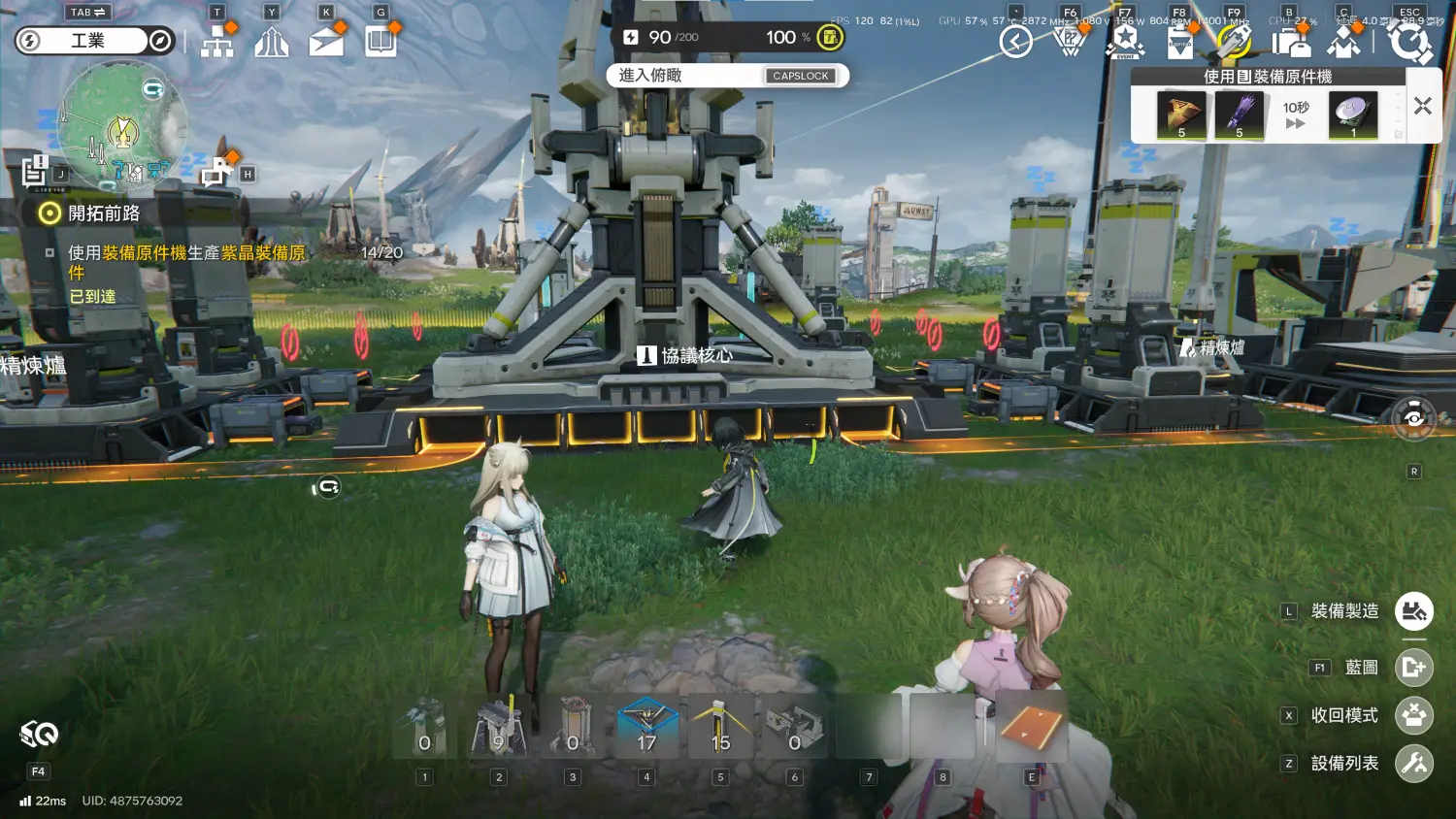Open the briefcase backpack icon
The image size is (1456, 819).
1290,43
